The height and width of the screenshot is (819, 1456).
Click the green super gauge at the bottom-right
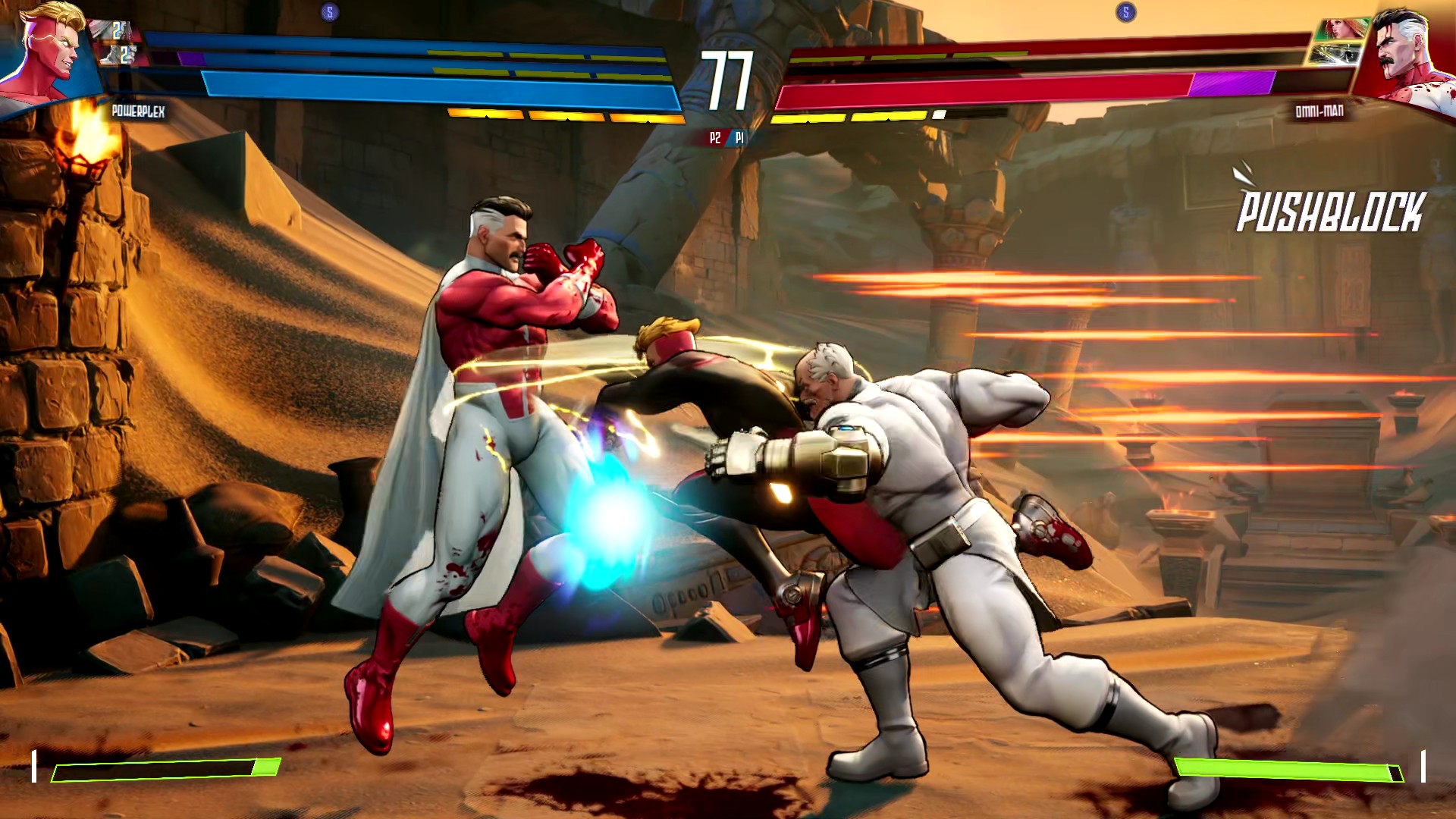[1289, 770]
